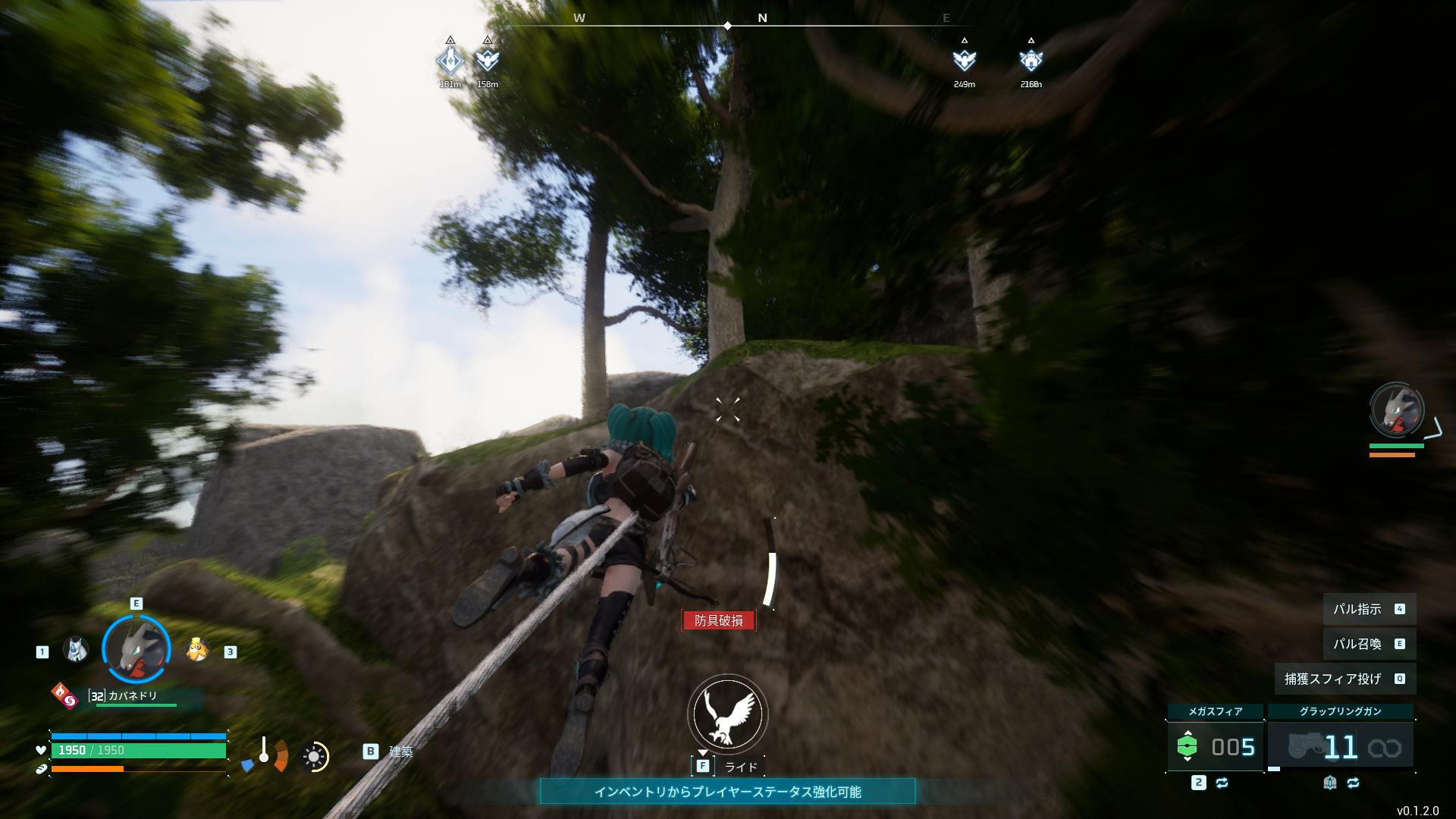Click the 2168m base marker on compass
The image size is (1456, 819).
coord(1031,61)
